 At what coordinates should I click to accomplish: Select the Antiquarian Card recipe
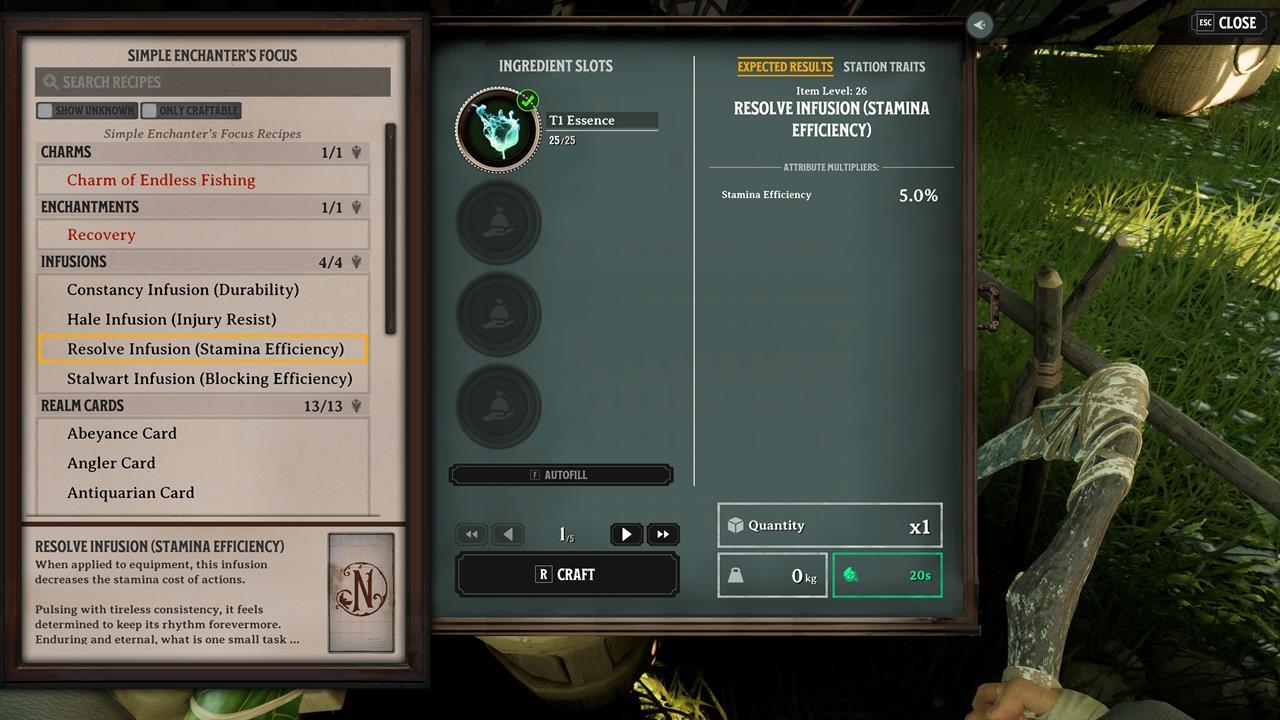click(x=131, y=493)
